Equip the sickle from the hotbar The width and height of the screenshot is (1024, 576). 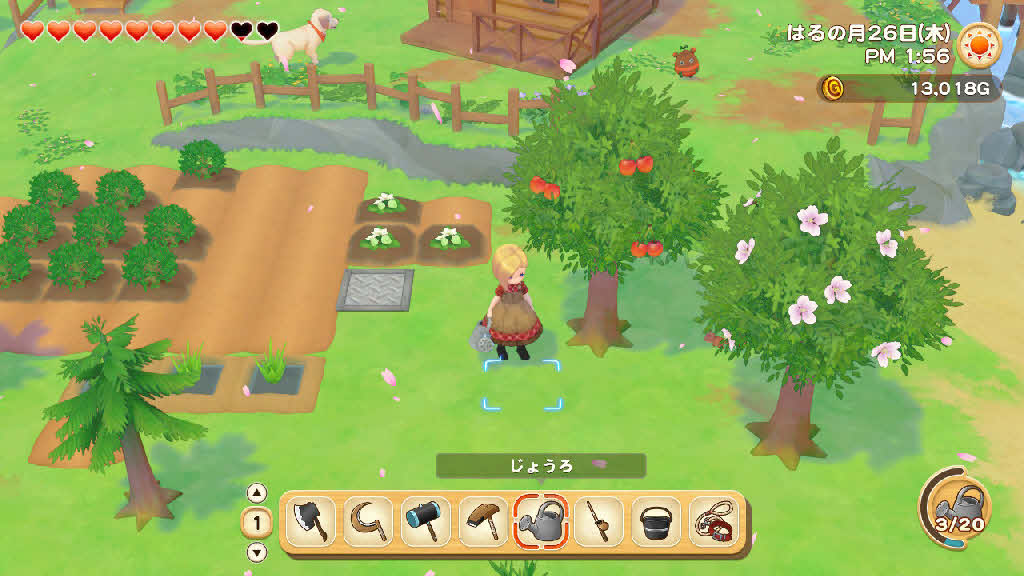[x=368, y=521]
